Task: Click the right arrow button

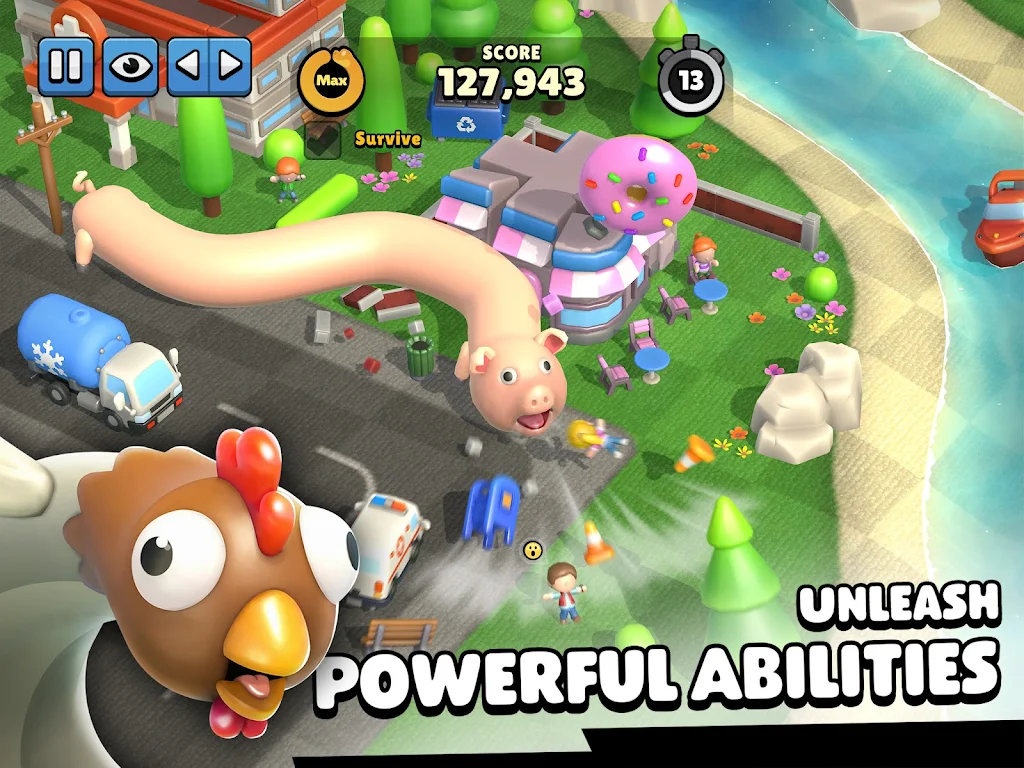Action: coord(230,67)
